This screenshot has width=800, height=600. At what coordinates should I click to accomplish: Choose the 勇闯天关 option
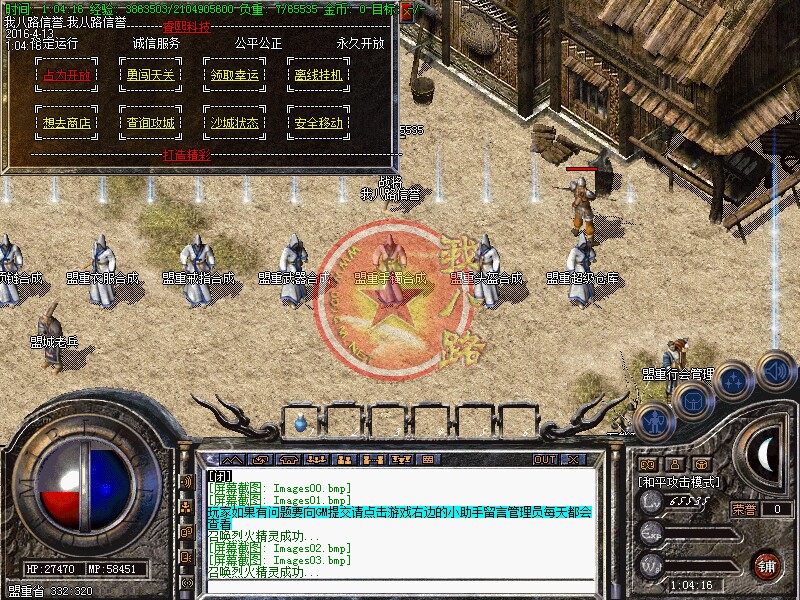tap(150, 75)
